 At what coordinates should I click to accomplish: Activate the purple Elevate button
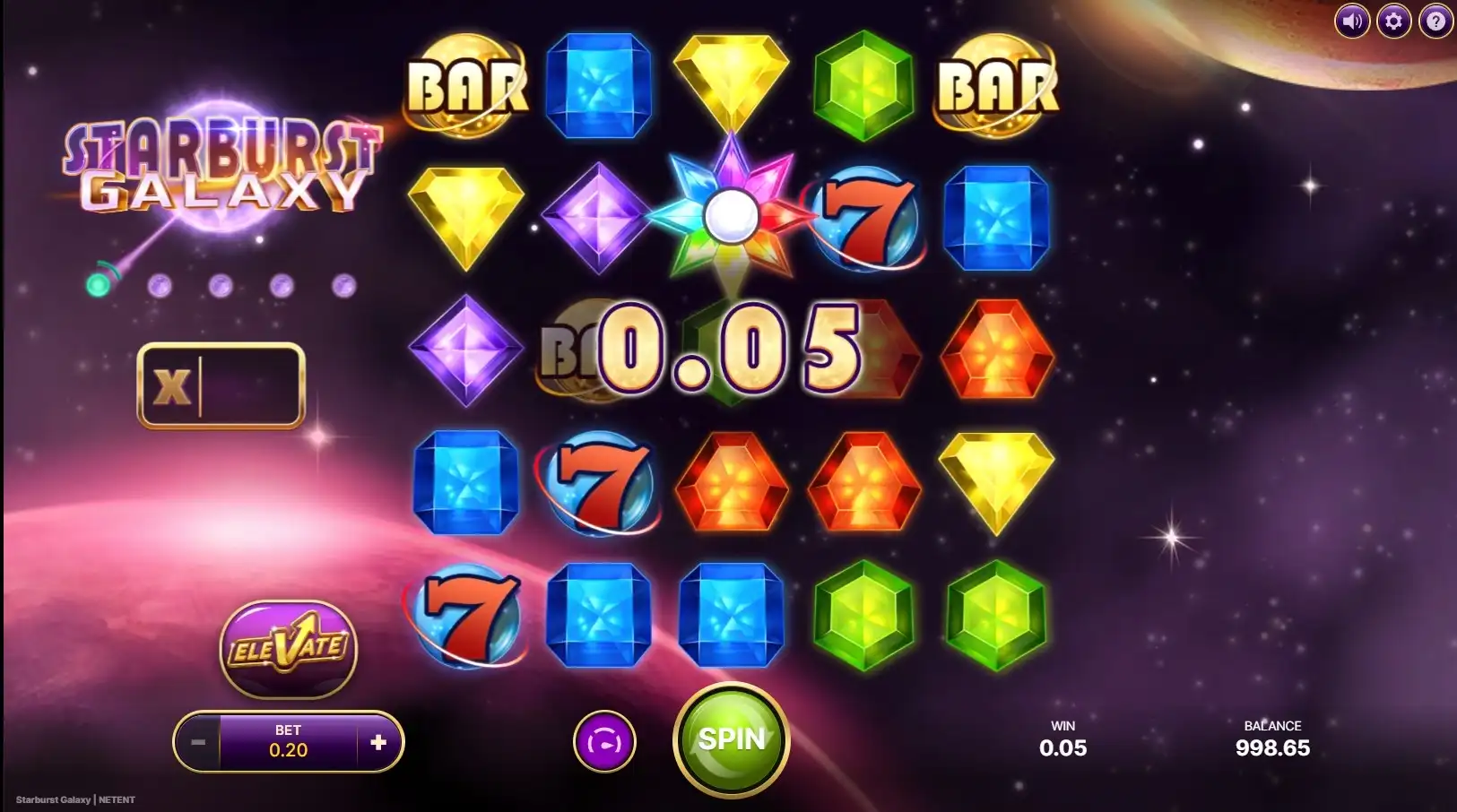point(288,649)
